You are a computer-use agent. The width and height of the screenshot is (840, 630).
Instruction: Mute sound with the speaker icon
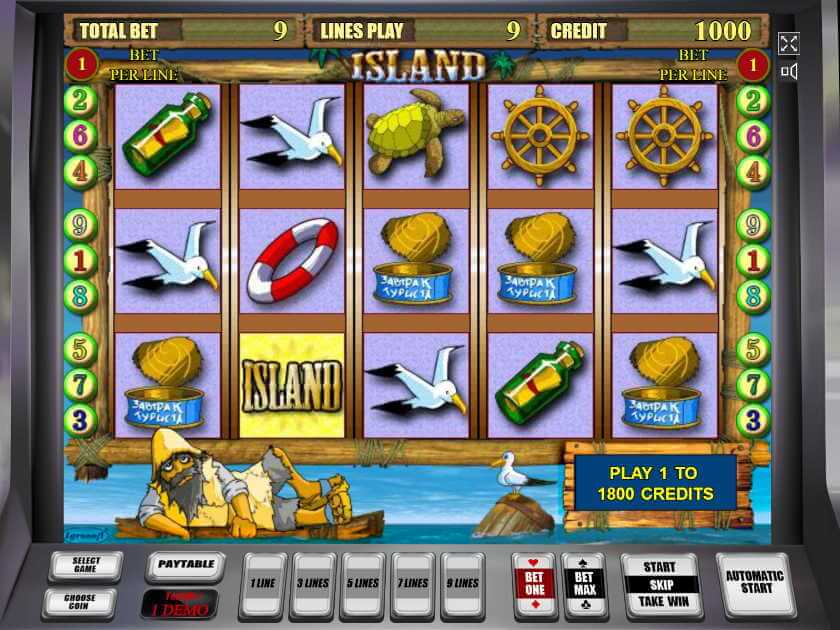click(x=789, y=72)
